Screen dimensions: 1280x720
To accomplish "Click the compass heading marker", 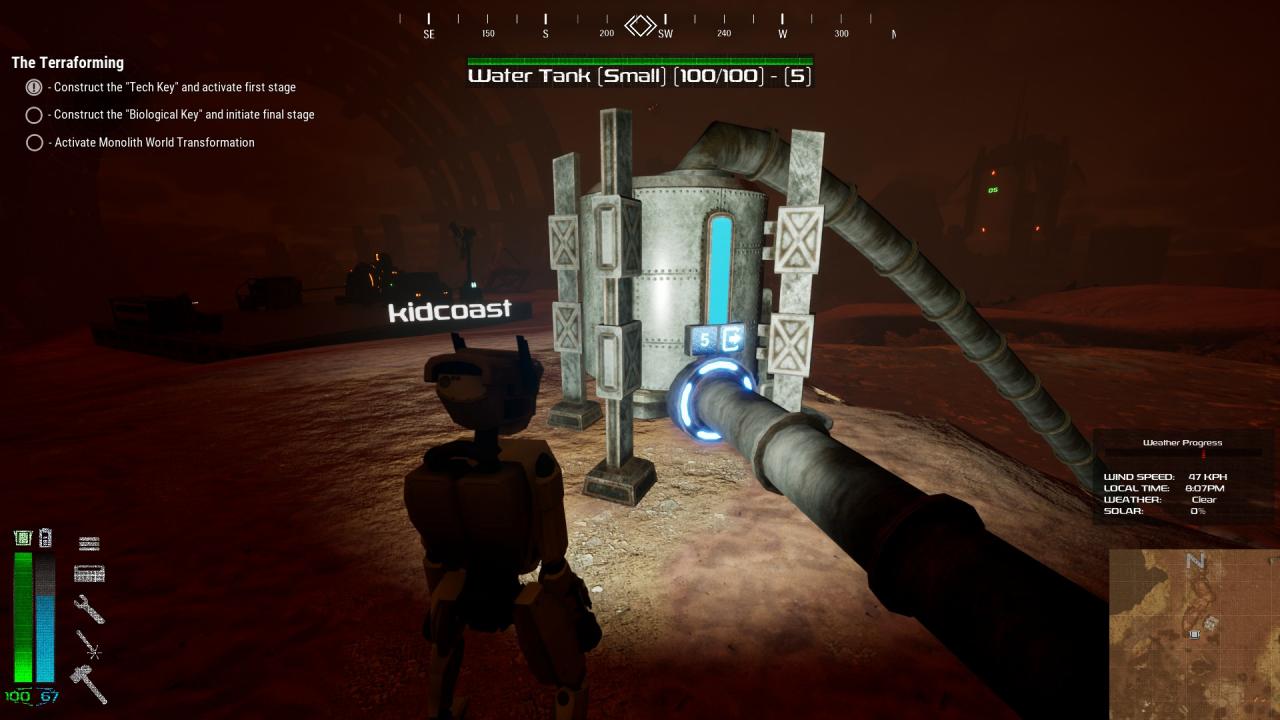I will [640, 25].
